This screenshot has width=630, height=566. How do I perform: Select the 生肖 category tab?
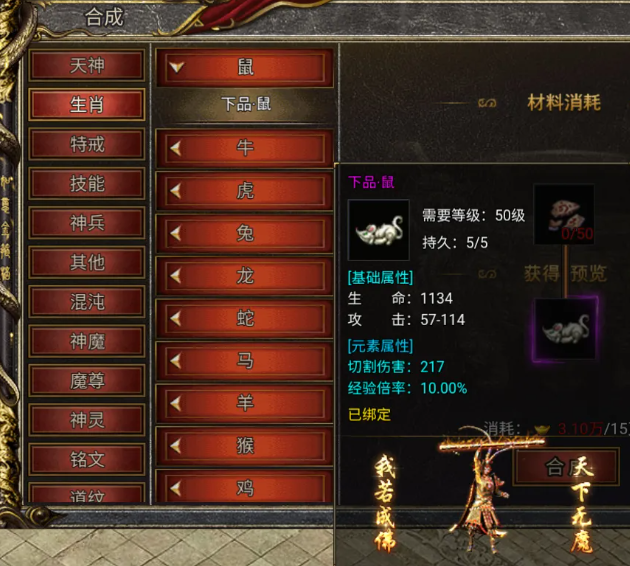87,105
